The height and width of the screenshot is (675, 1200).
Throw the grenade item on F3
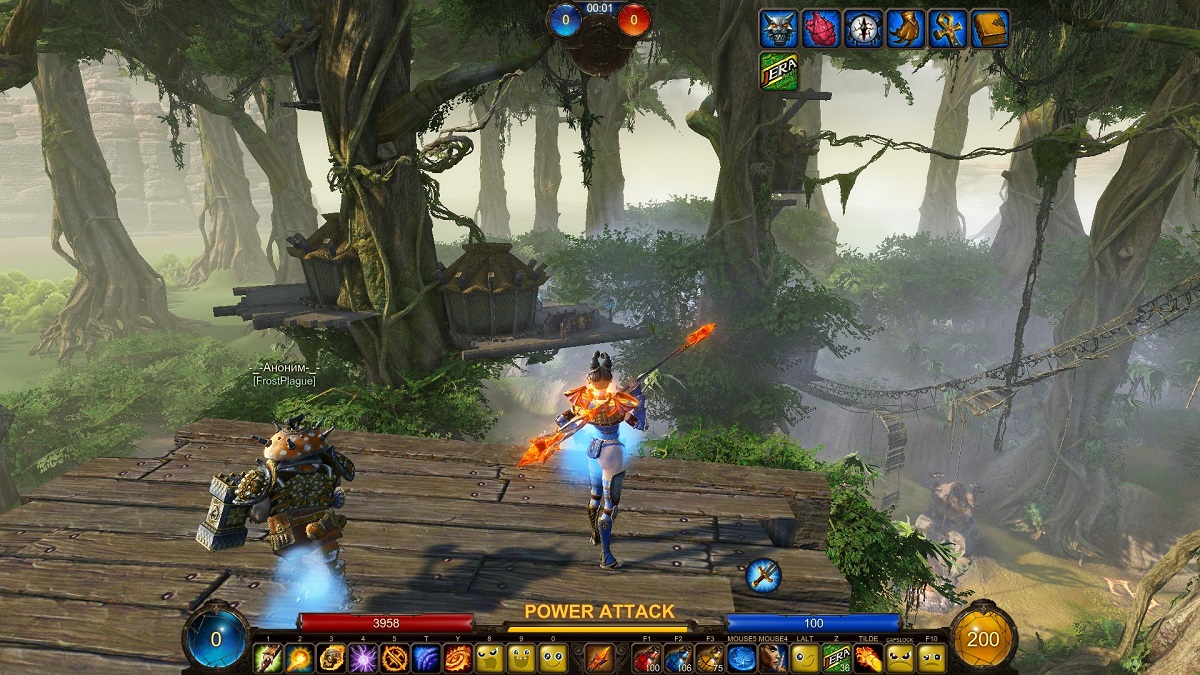coord(710,658)
